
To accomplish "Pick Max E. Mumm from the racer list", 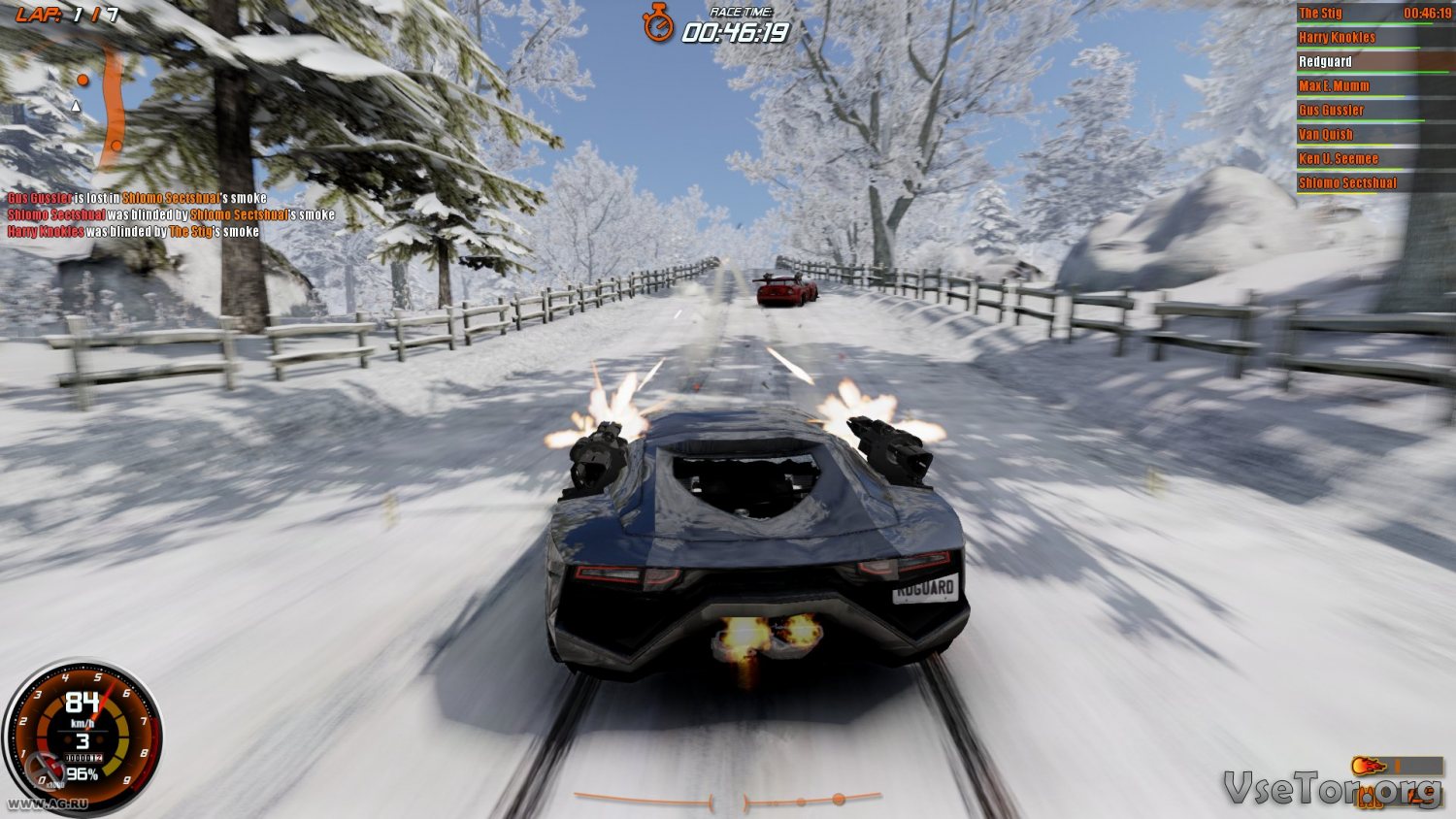I will [x=1334, y=86].
